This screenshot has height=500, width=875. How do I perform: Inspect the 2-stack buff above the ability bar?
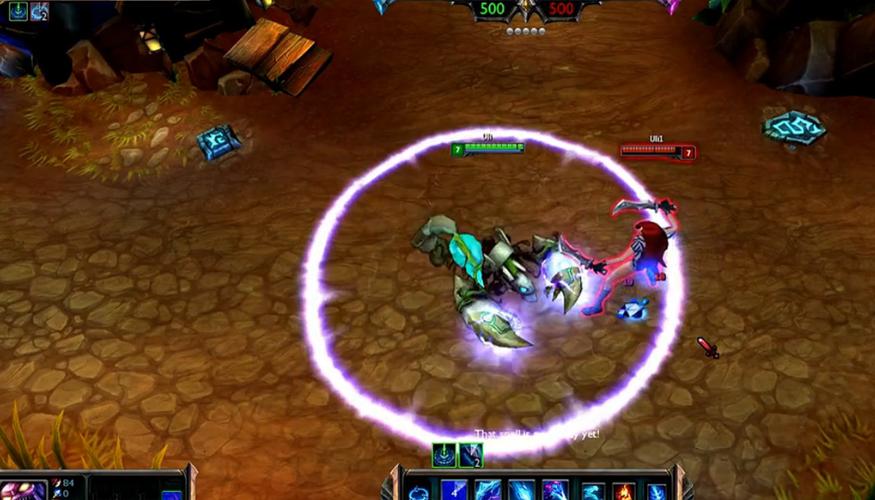coord(471,455)
